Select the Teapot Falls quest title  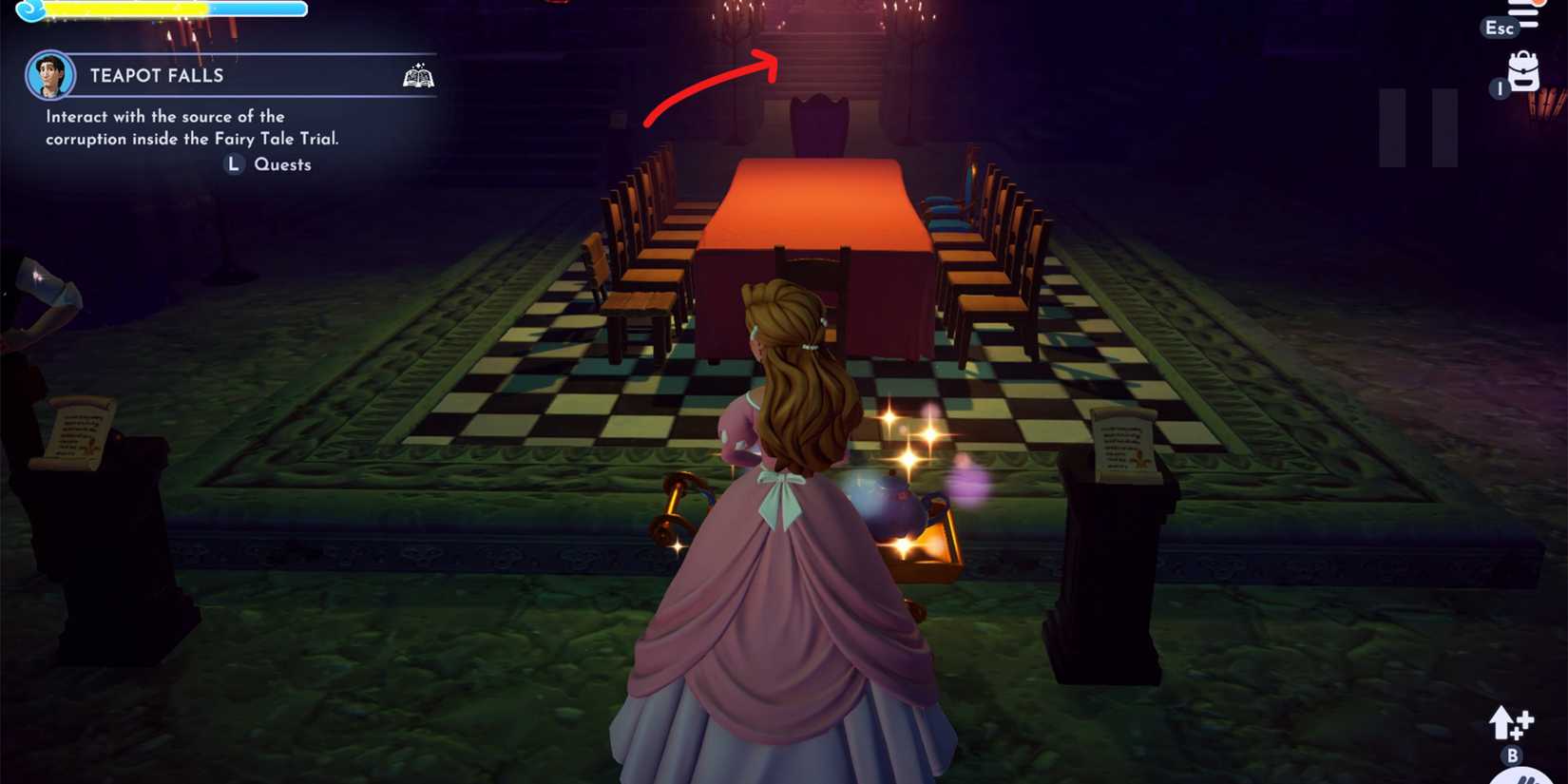(x=158, y=75)
